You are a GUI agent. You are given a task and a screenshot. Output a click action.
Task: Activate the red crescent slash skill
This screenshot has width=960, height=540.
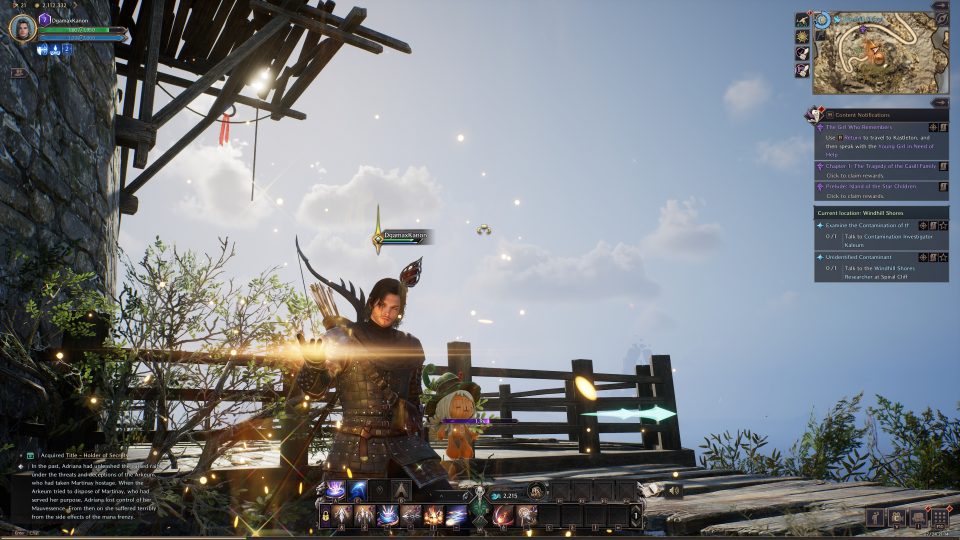(x=502, y=516)
